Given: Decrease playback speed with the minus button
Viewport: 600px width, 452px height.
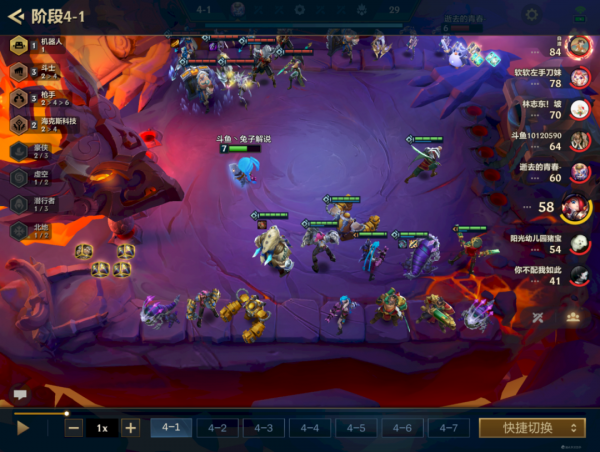Looking at the screenshot, I should 74,428.
